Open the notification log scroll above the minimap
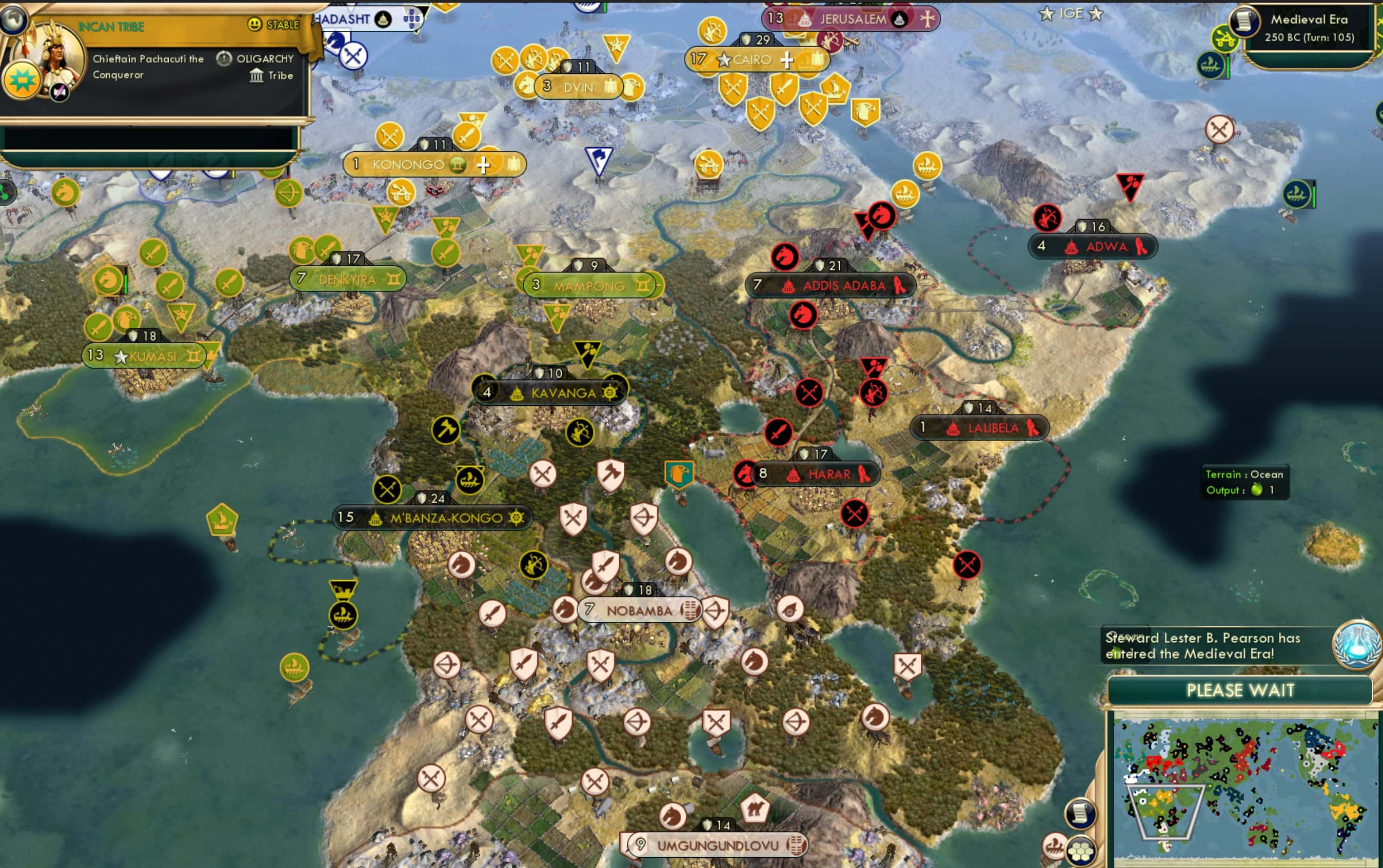This screenshot has width=1383, height=868. tap(1080, 814)
